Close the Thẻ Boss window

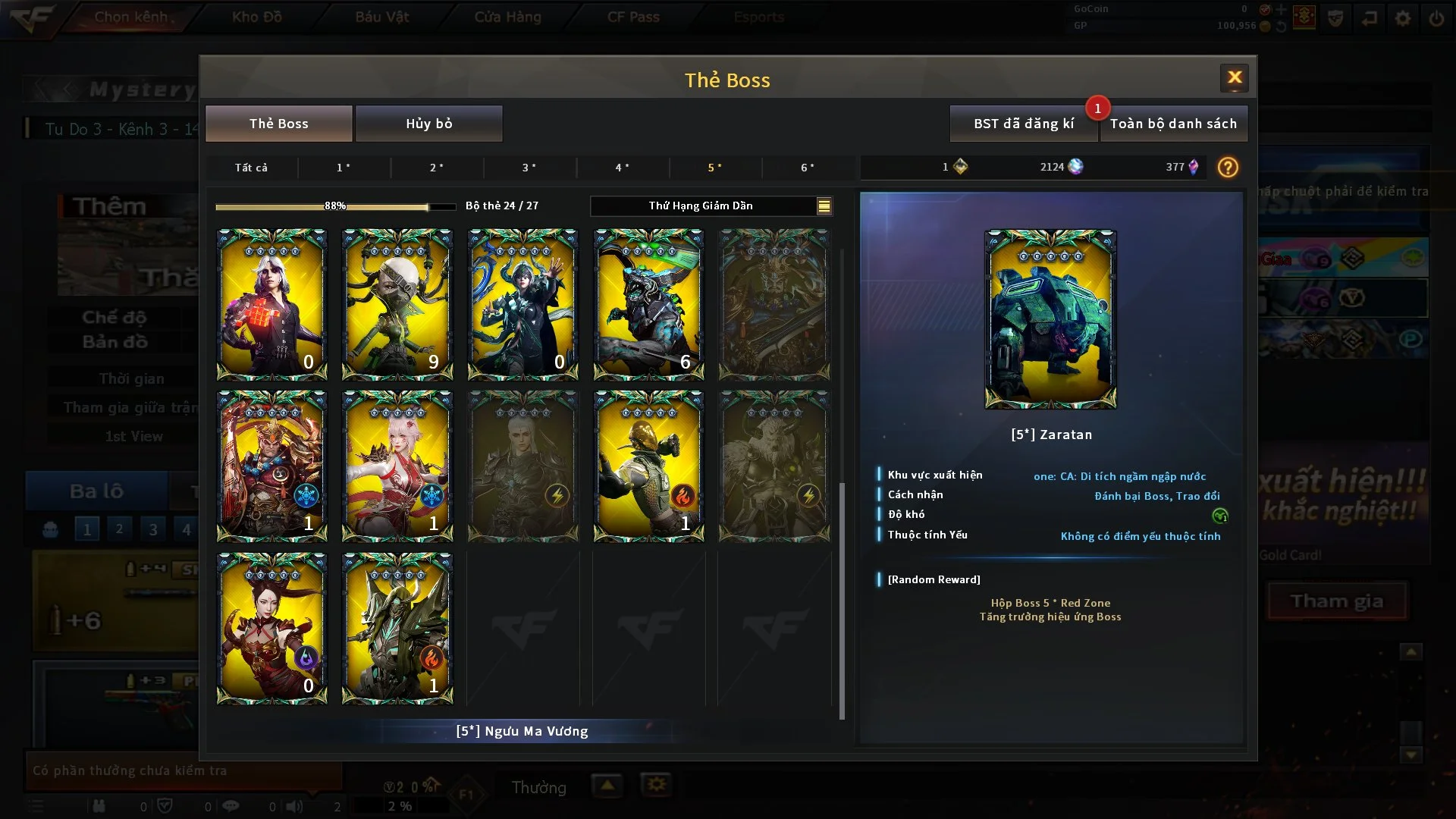(x=1234, y=77)
